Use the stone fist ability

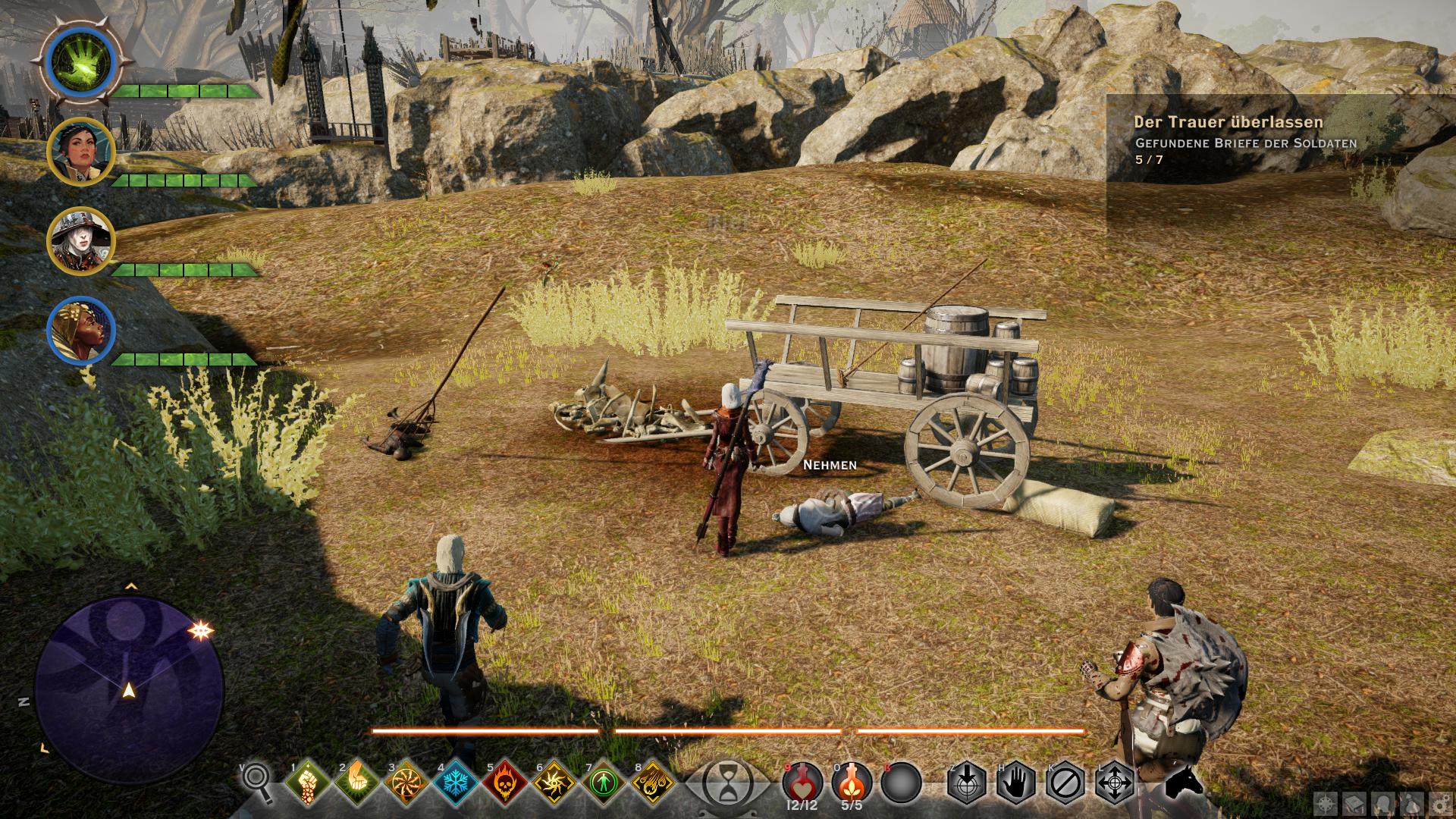[x=307, y=783]
